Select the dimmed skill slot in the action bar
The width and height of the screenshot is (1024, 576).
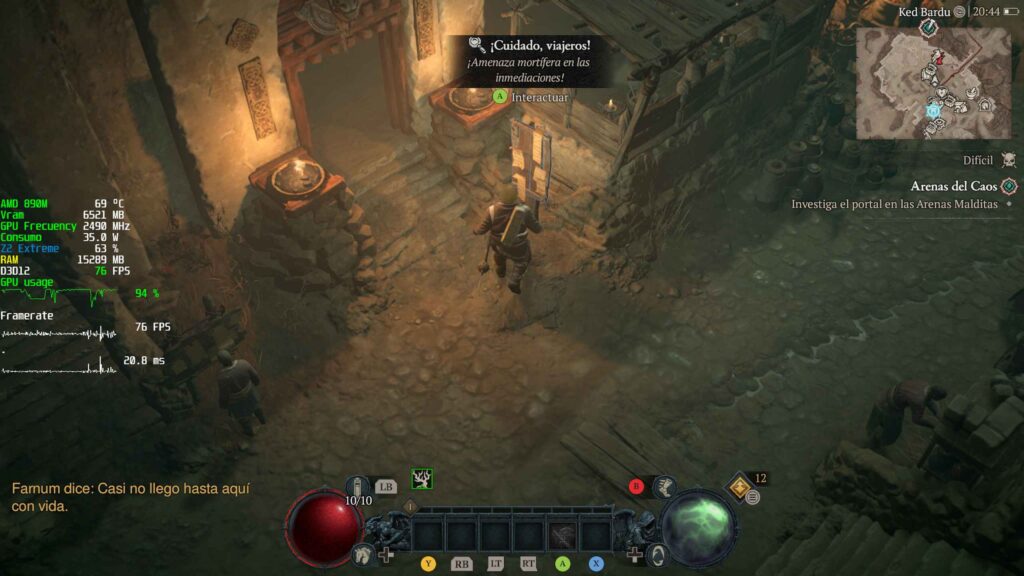pyautogui.click(x=562, y=536)
